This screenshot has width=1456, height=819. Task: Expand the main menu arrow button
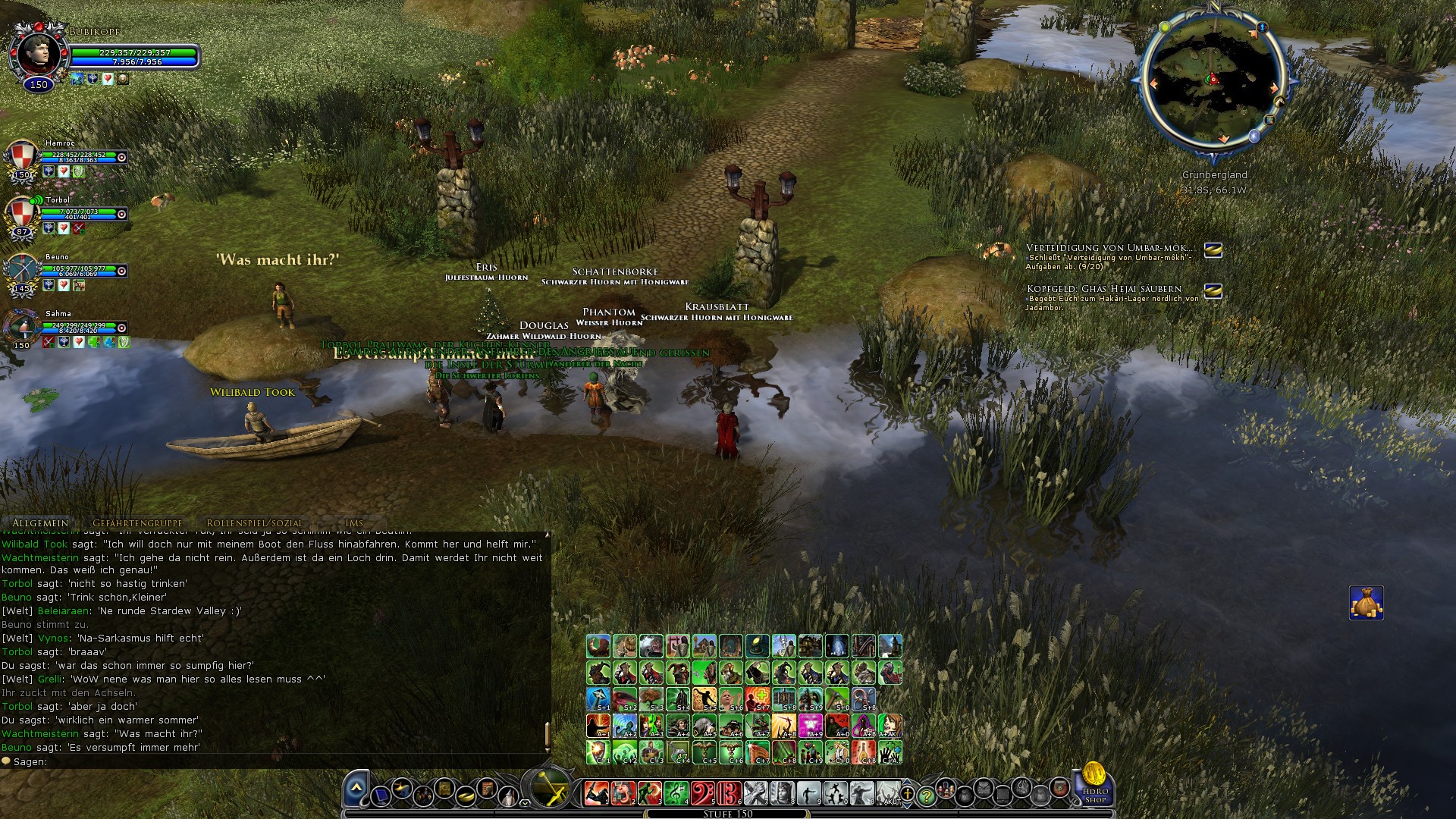[x=356, y=790]
